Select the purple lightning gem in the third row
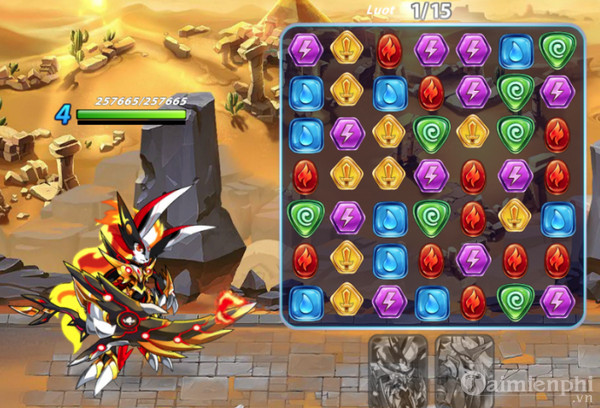This screenshot has width=600, height=408. click(347, 133)
